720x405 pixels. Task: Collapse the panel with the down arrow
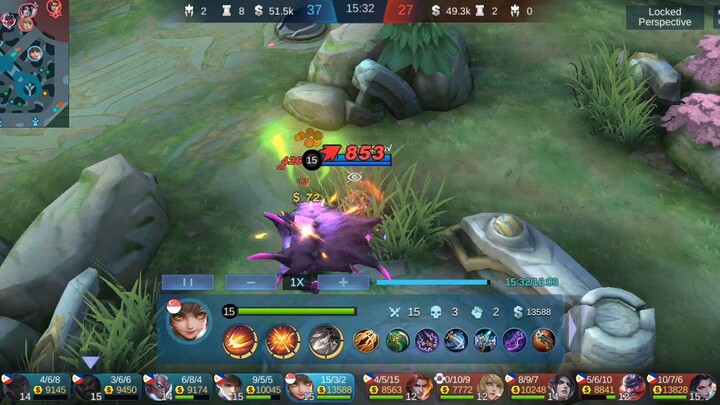[90, 362]
